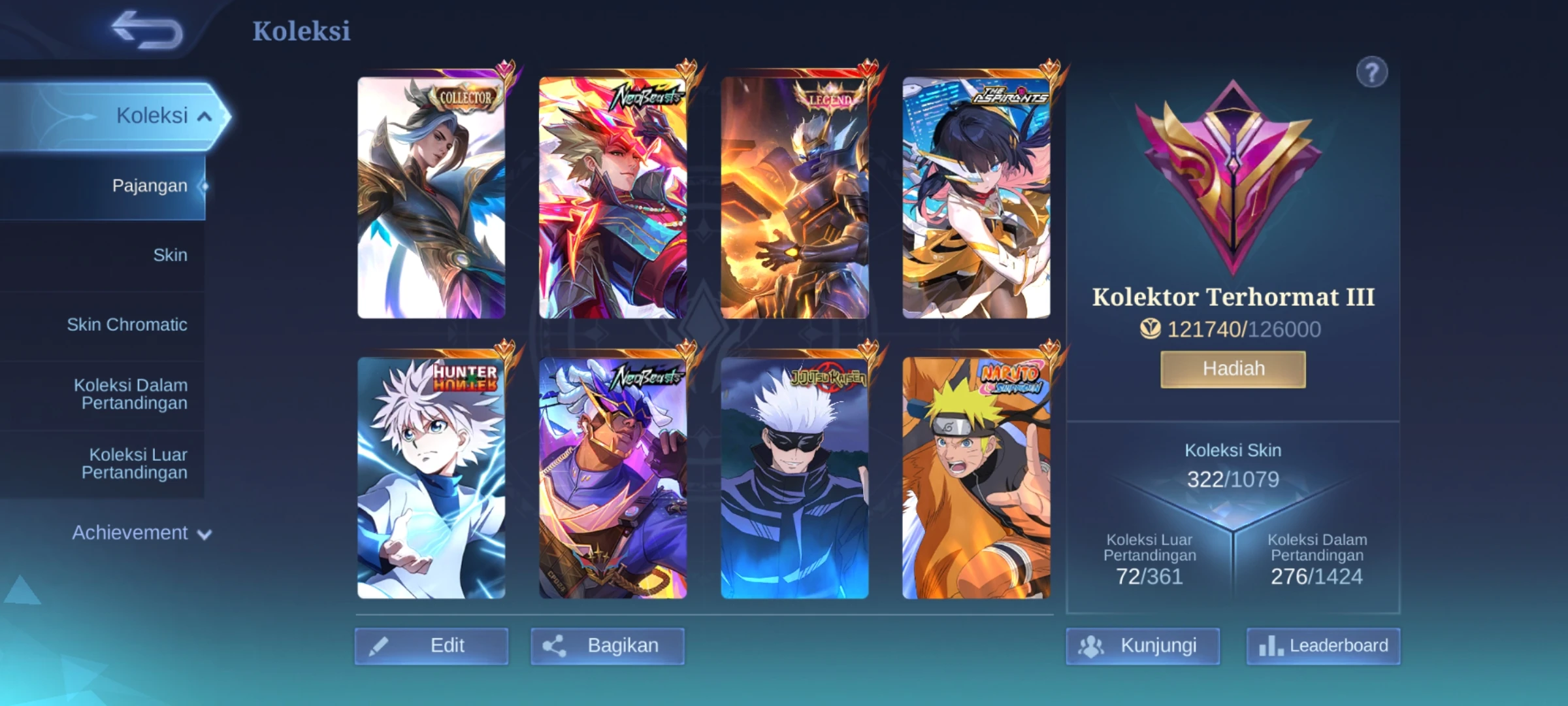The height and width of the screenshot is (706, 1568).
Task: Choose the Legend skin card
Action: (x=794, y=197)
